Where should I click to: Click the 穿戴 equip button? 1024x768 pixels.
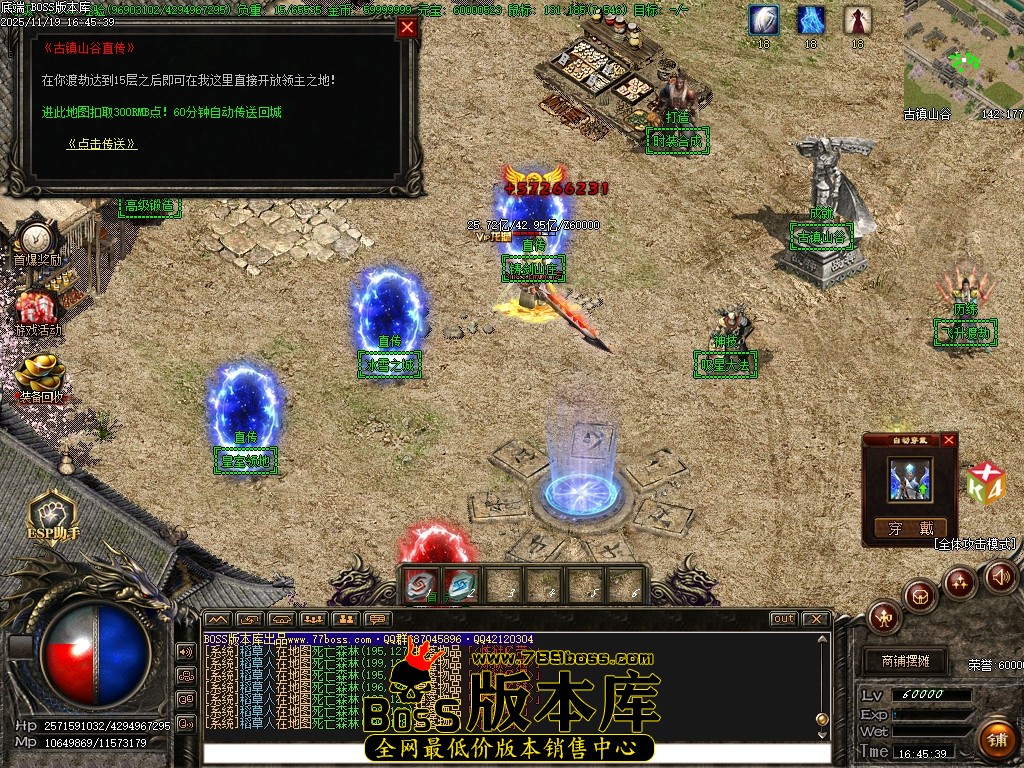click(x=910, y=528)
